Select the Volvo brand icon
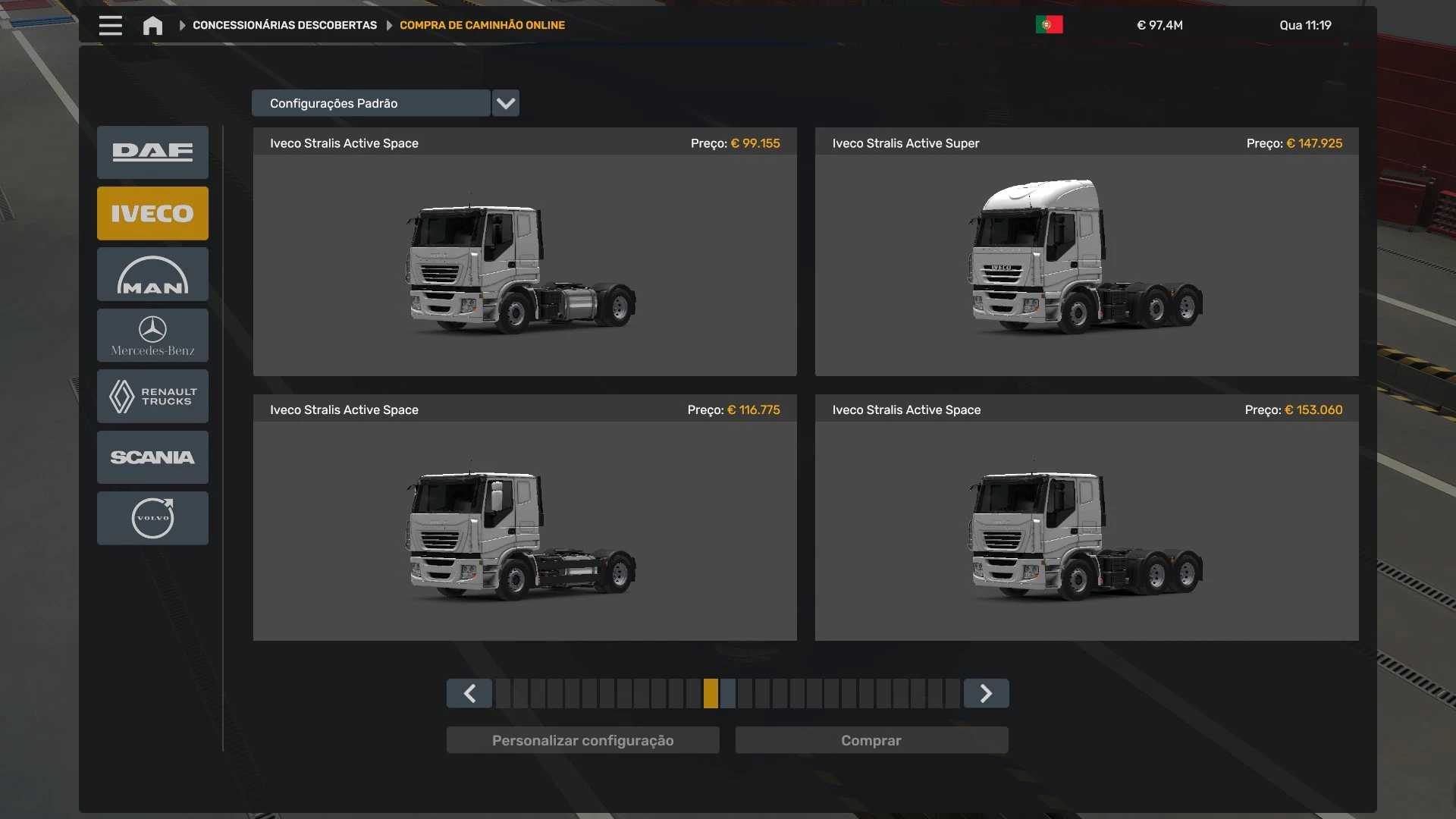This screenshot has width=1456, height=819. pyautogui.click(x=152, y=518)
